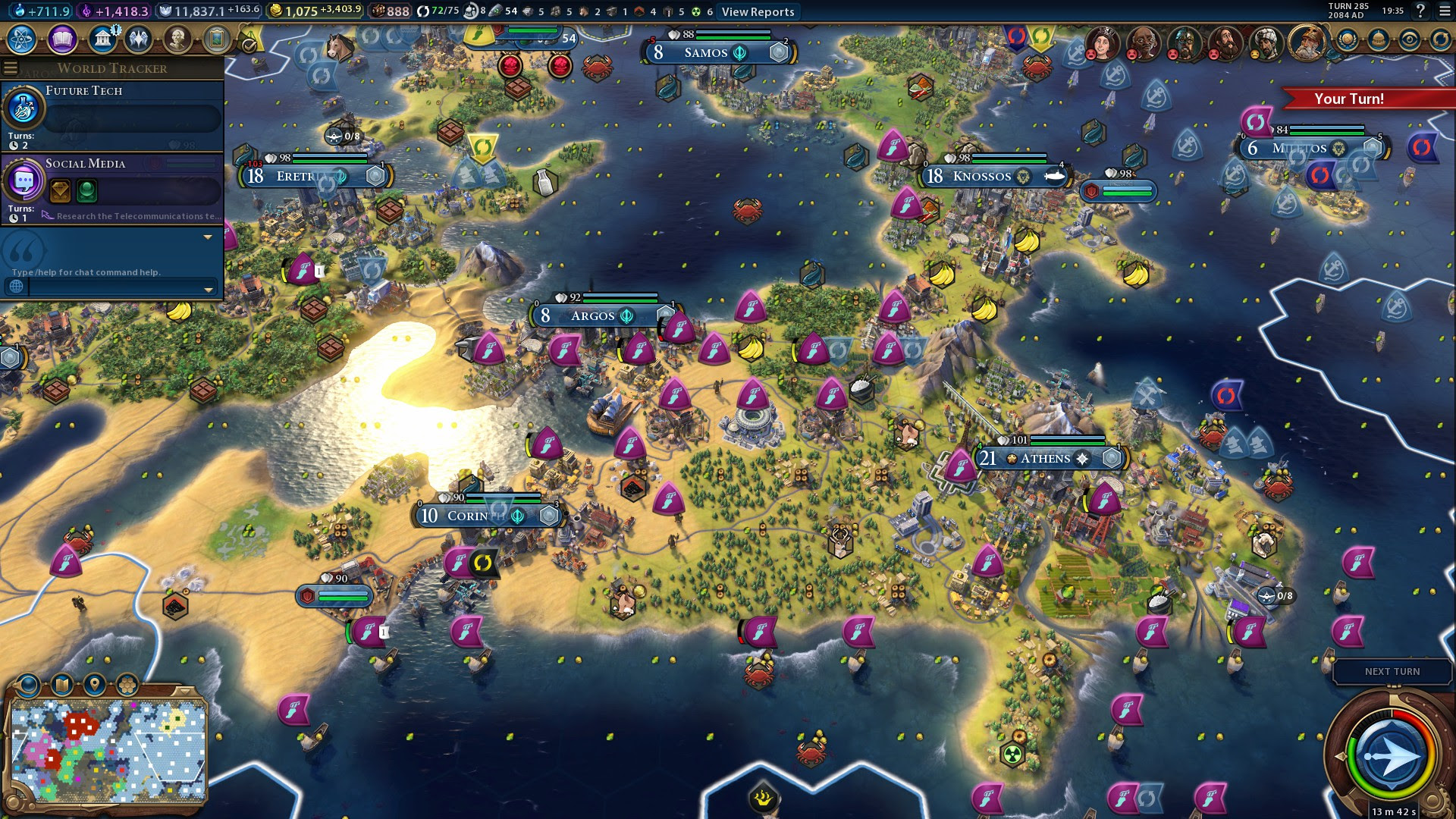Open the Religion winged icon
The width and height of the screenshot is (1456, 819).
click(139, 39)
